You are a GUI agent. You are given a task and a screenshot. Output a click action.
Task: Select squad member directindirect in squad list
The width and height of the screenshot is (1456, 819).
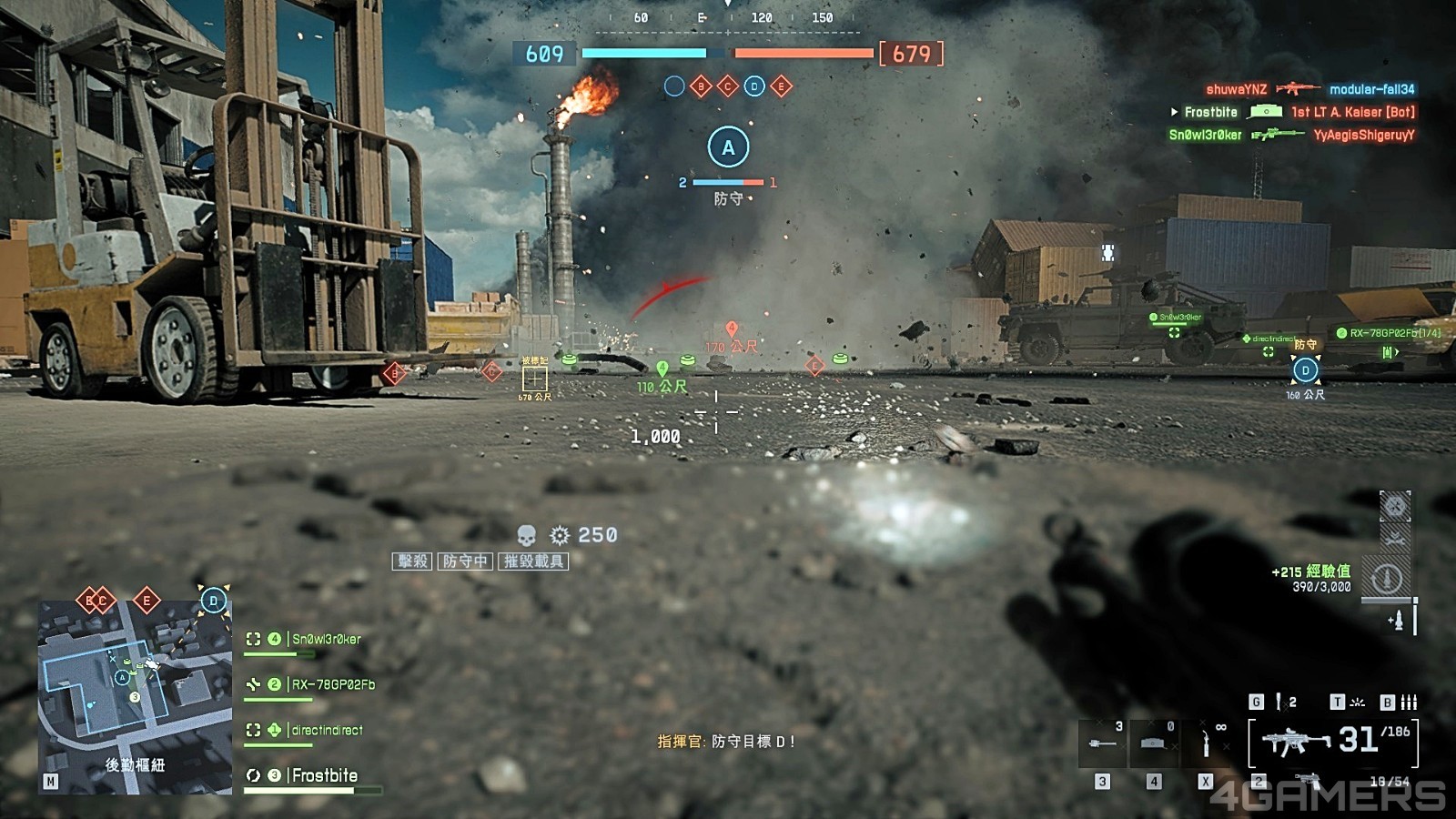pos(326,730)
